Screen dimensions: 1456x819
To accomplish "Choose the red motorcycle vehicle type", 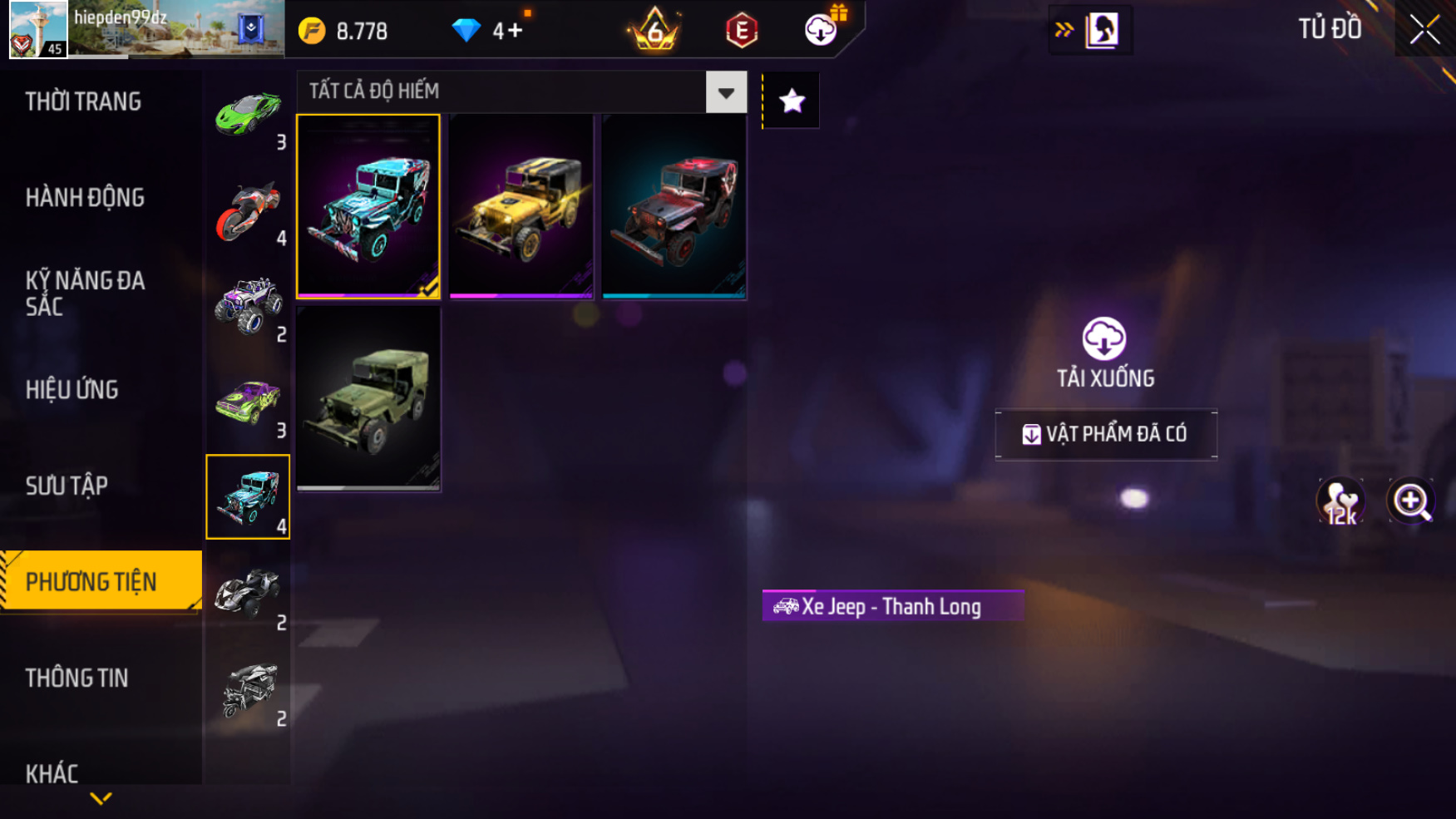I will click(x=248, y=210).
